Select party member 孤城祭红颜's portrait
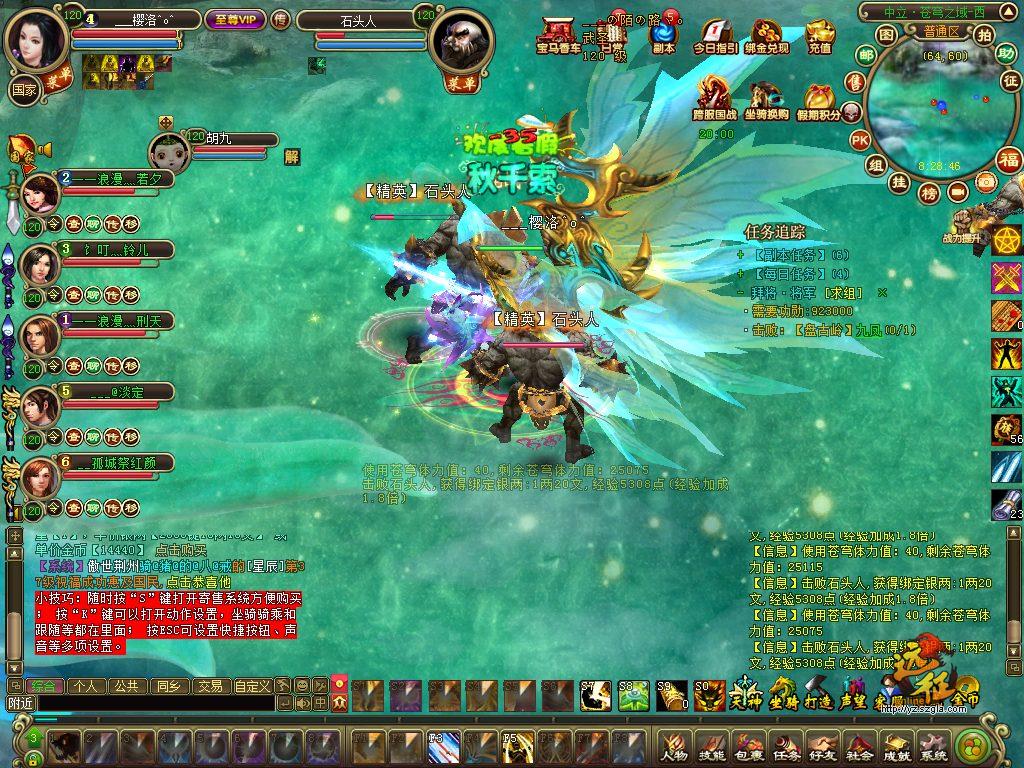Screen dimensions: 1024x768 (40, 478)
